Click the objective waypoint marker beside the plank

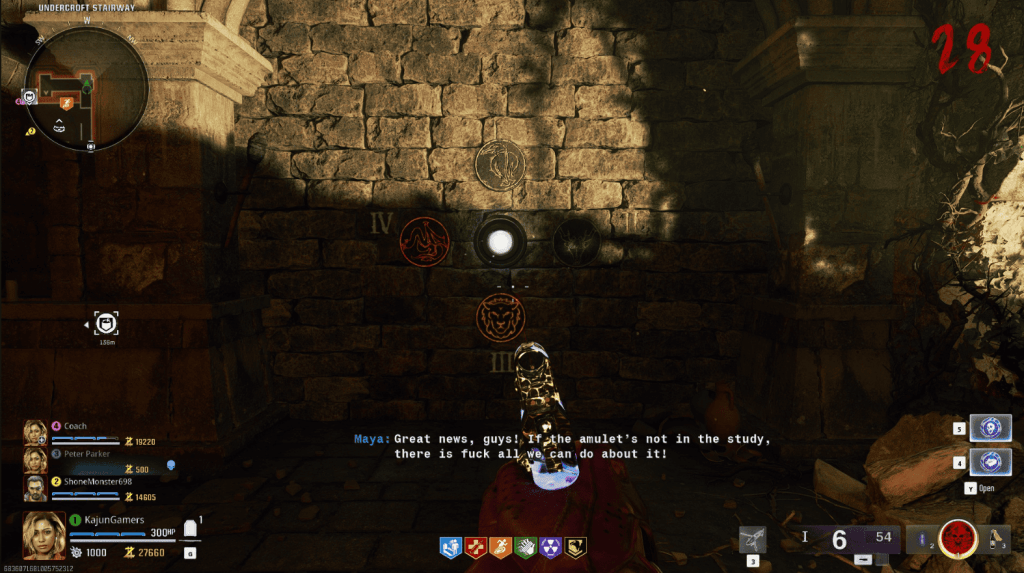pos(106,323)
